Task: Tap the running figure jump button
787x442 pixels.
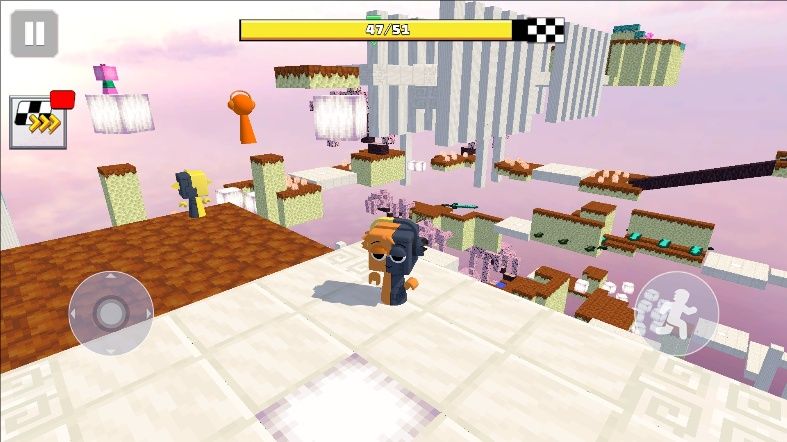Action: (x=676, y=313)
